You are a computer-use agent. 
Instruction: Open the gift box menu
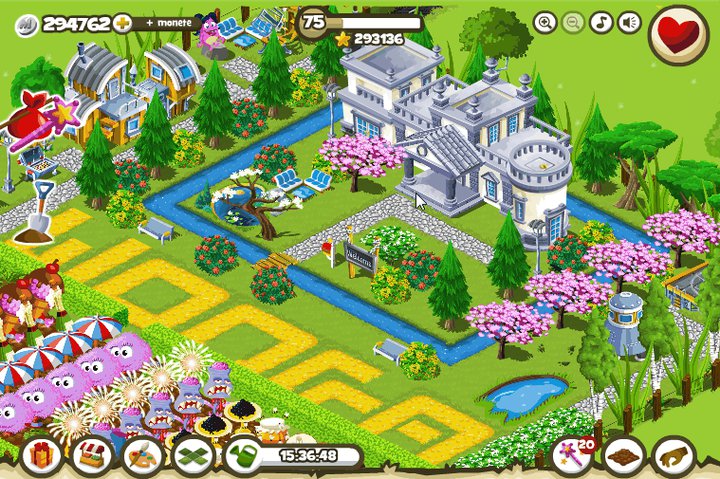[41, 456]
